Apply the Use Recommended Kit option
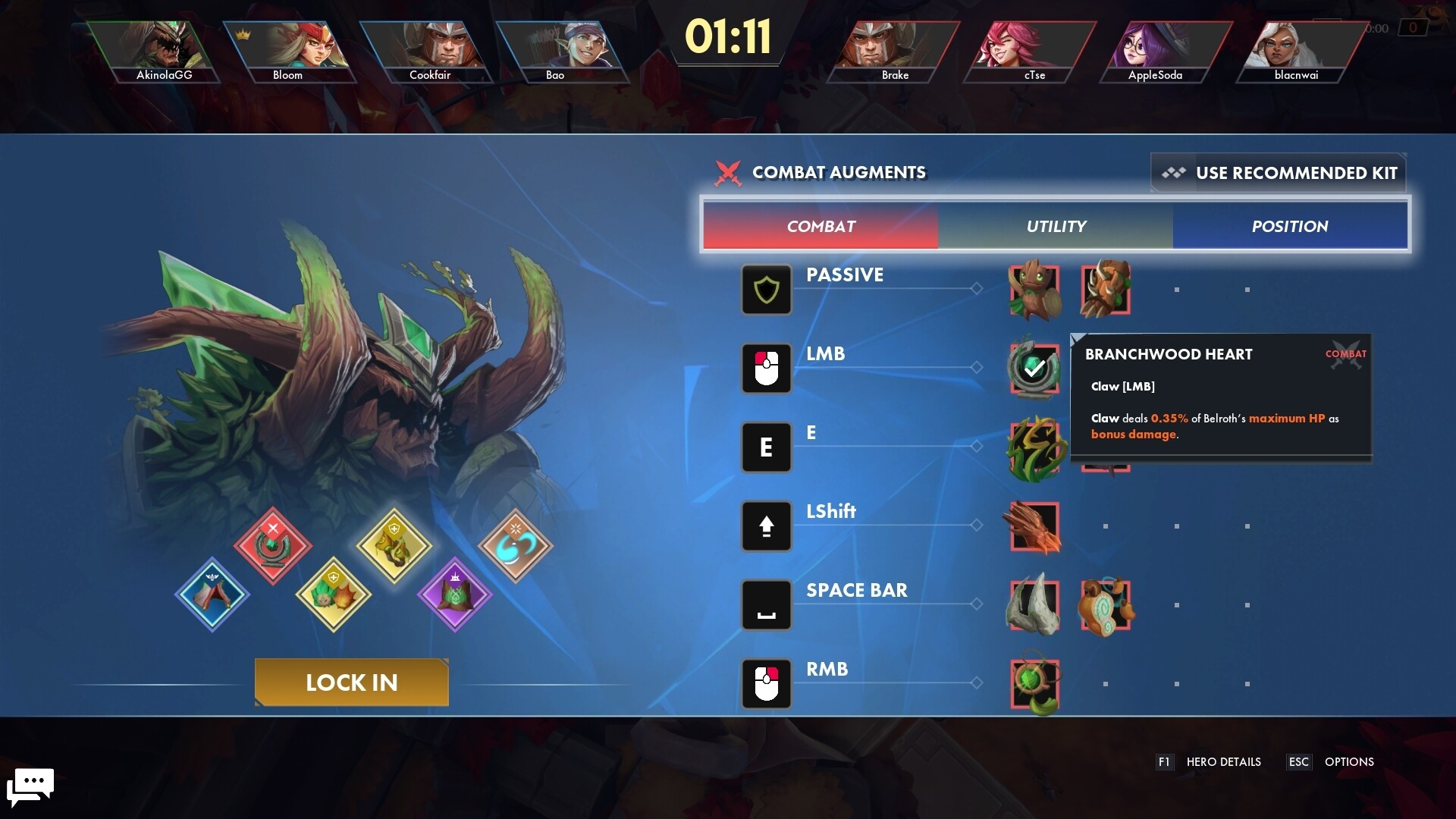The width and height of the screenshot is (1456, 819). 1279,173
